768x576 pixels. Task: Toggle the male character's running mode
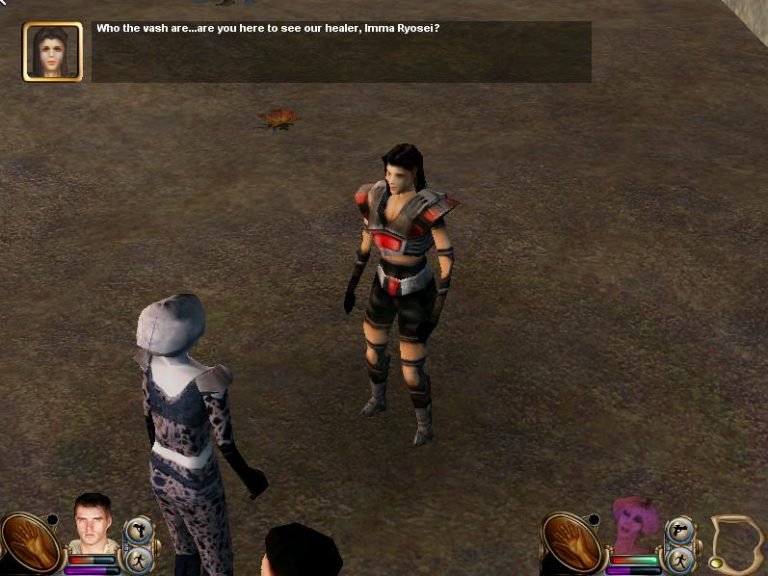click(137, 559)
